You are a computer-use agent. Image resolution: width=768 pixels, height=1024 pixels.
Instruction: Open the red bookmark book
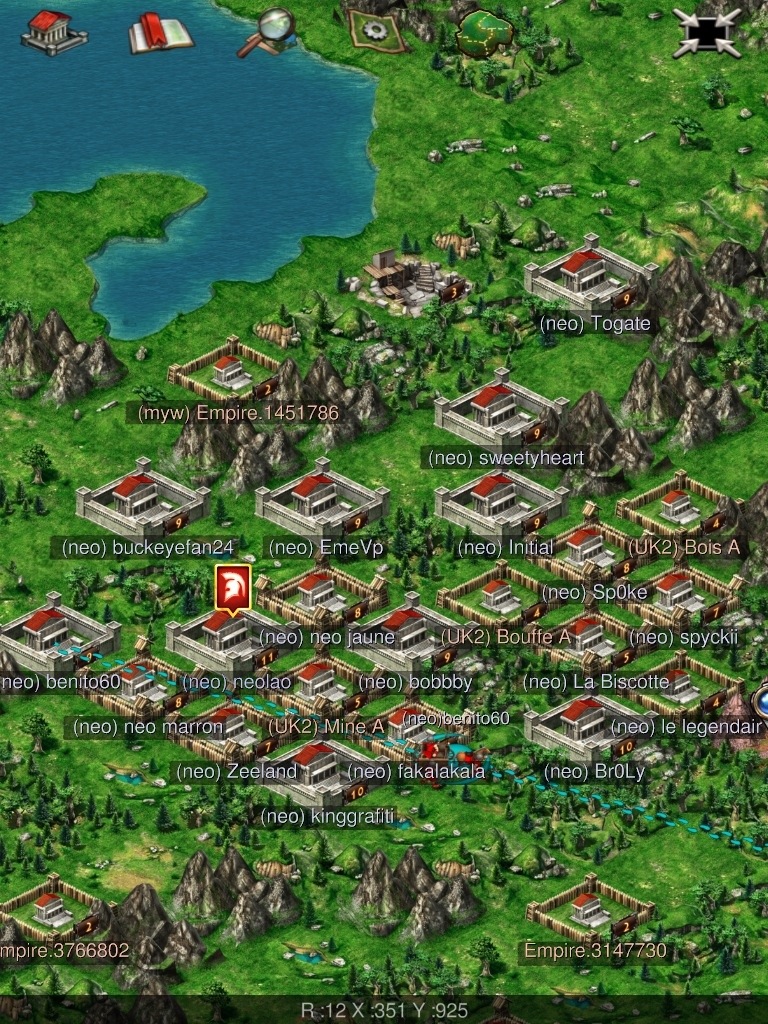pyautogui.click(x=160, y=33)
